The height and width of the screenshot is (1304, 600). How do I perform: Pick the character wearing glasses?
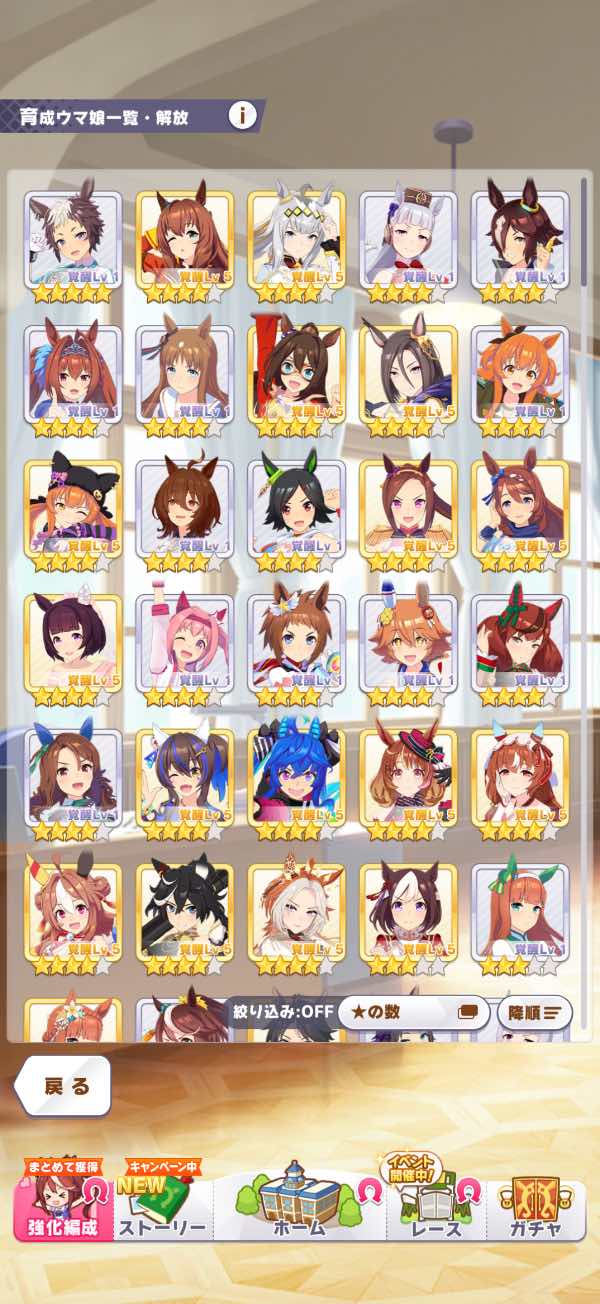point(296,374)
